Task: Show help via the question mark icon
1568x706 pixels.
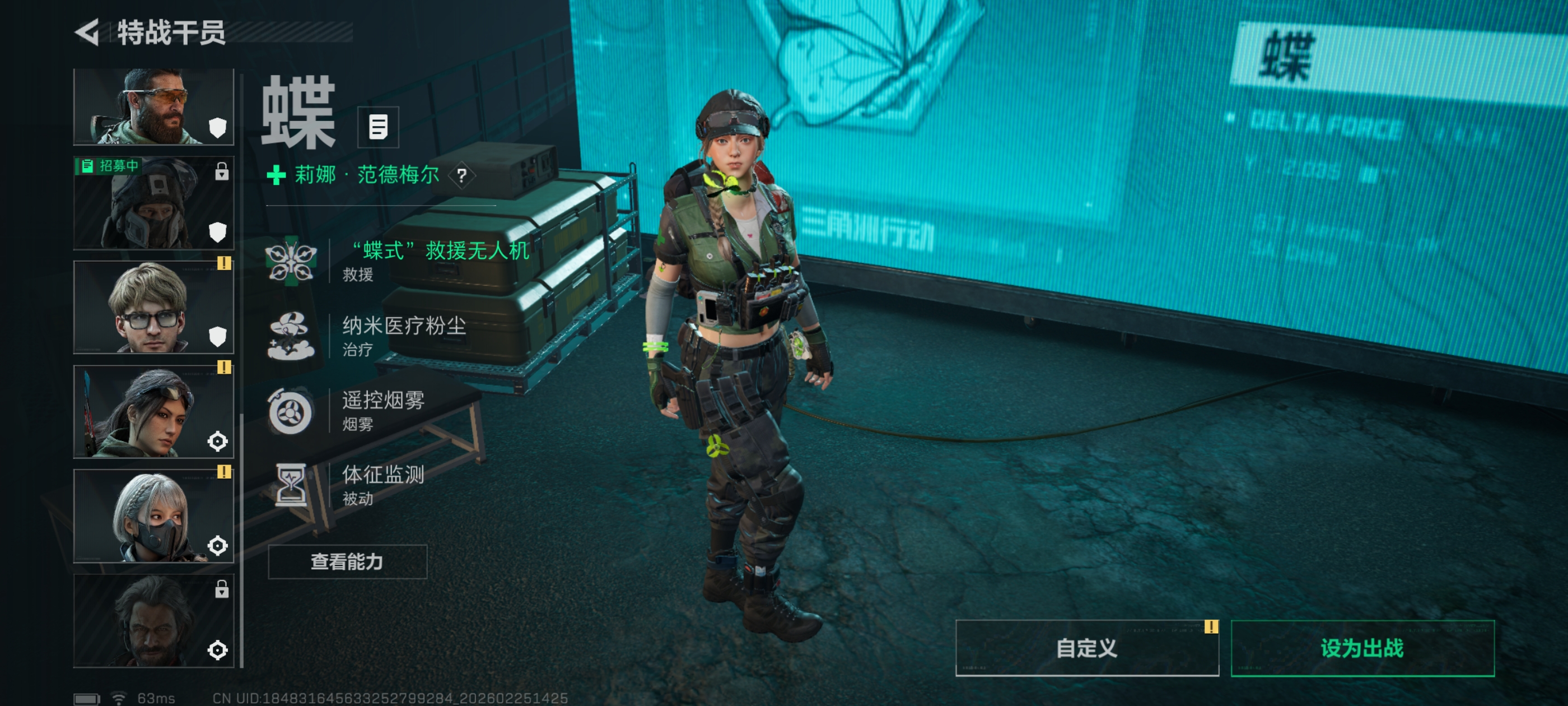Action: [462, 176]
